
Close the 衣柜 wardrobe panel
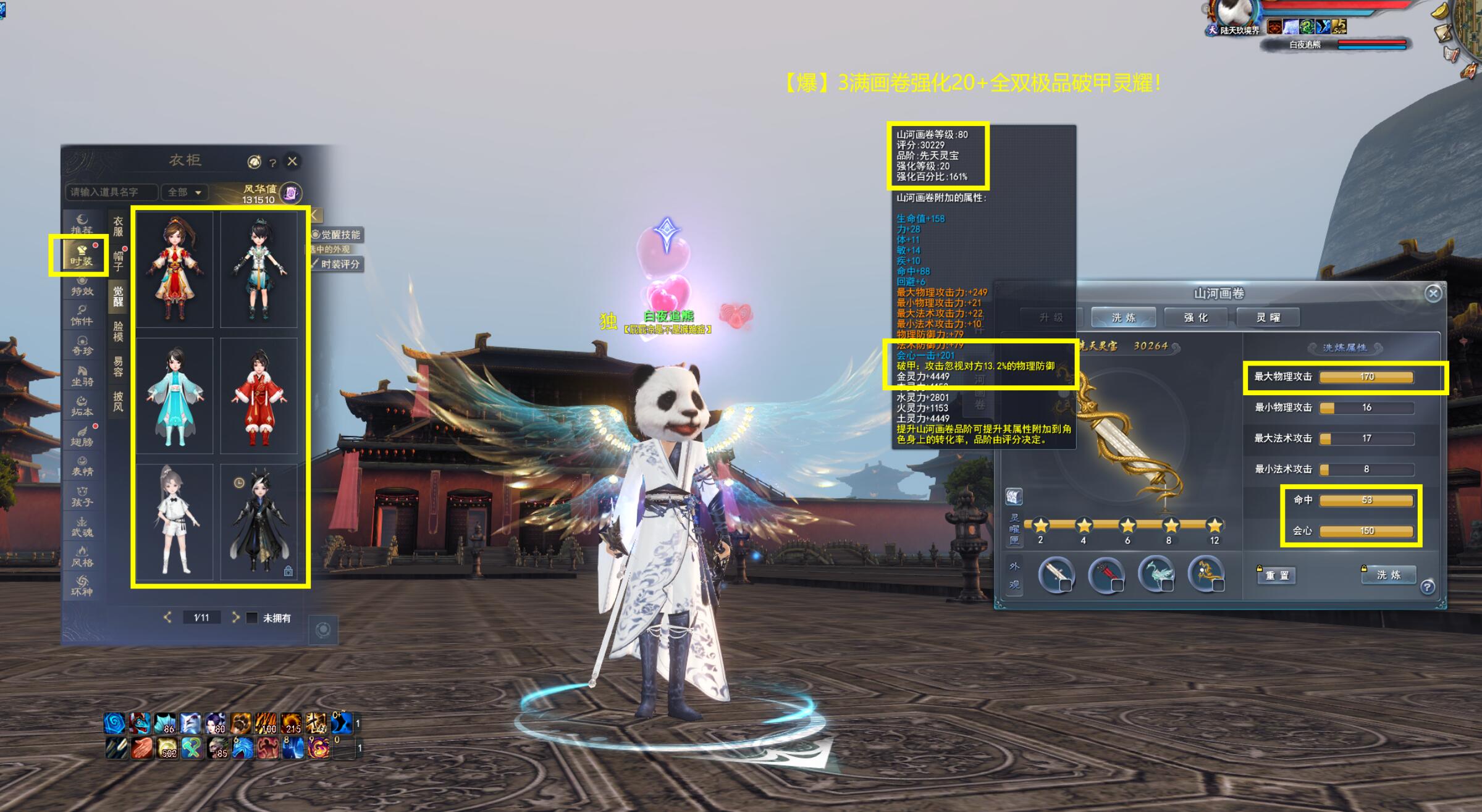[292, 161]
